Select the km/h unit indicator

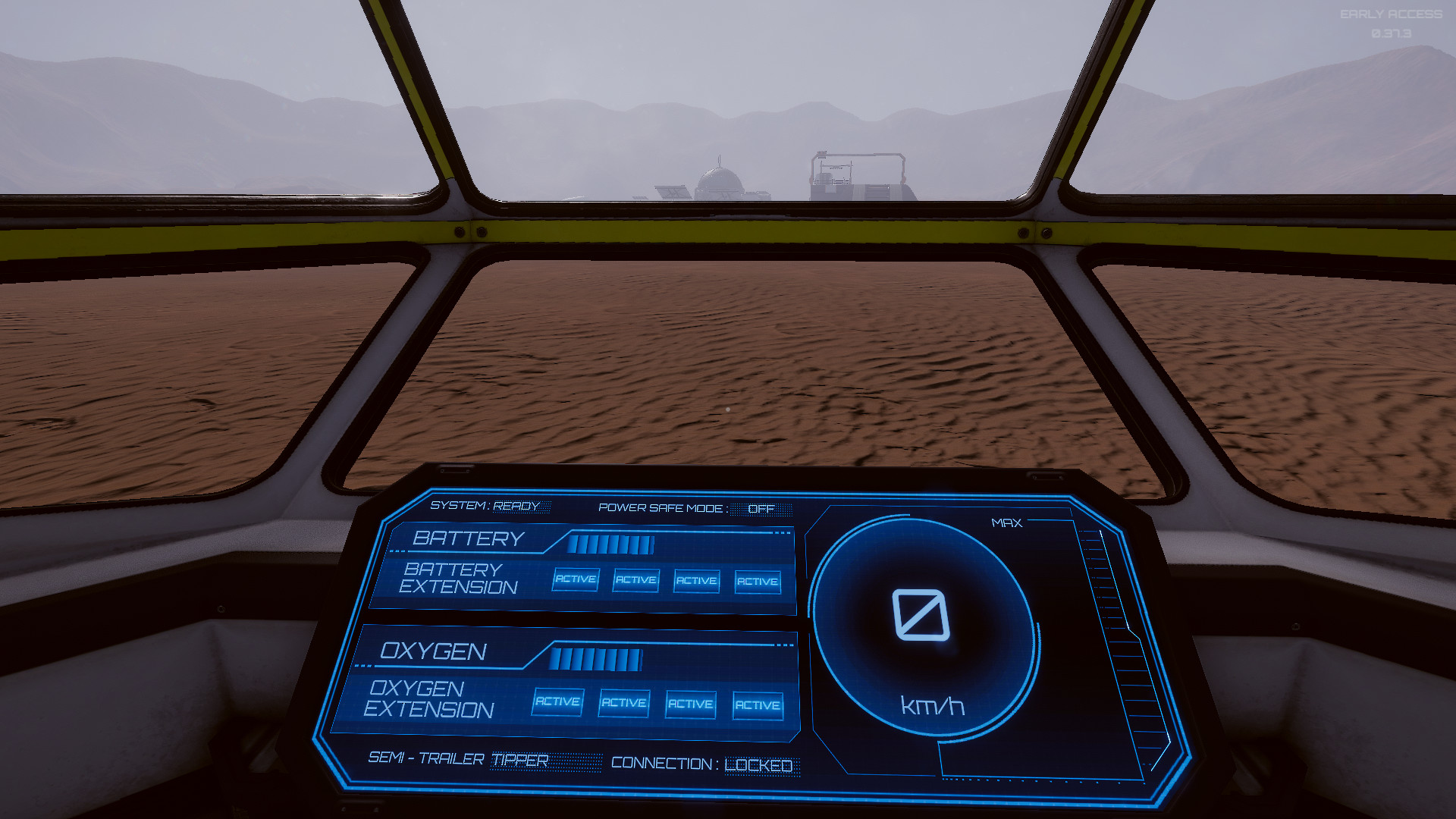pyautogui.click(x=931, y=707)
